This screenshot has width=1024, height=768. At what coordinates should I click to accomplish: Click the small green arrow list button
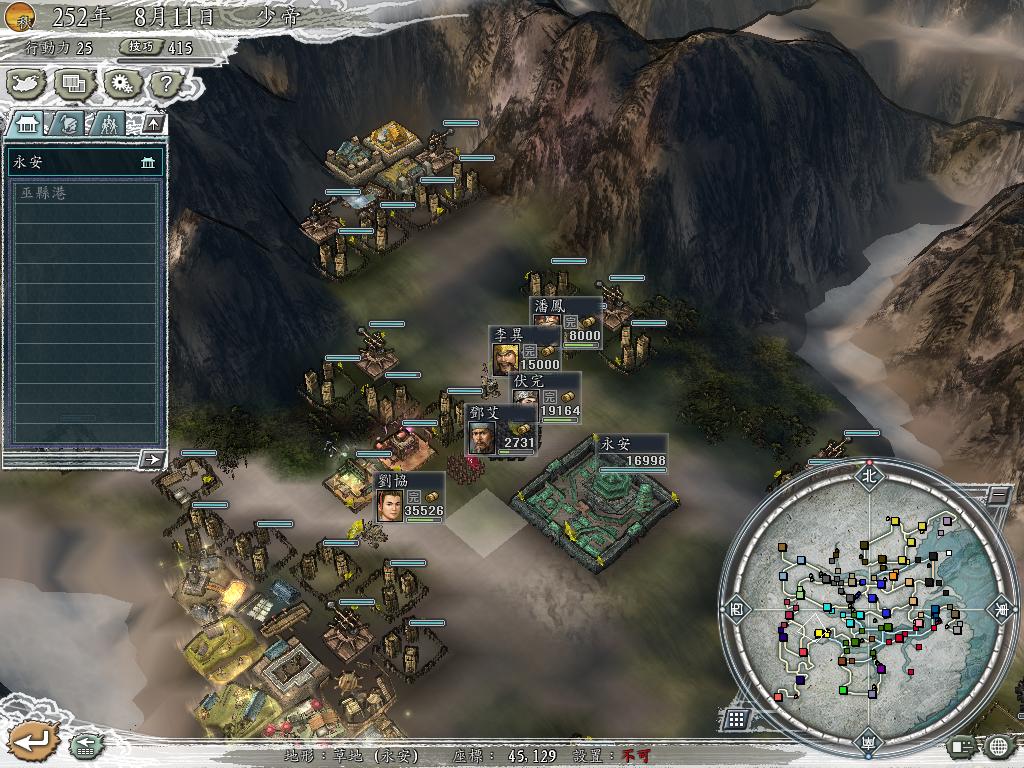pos(84,745)
